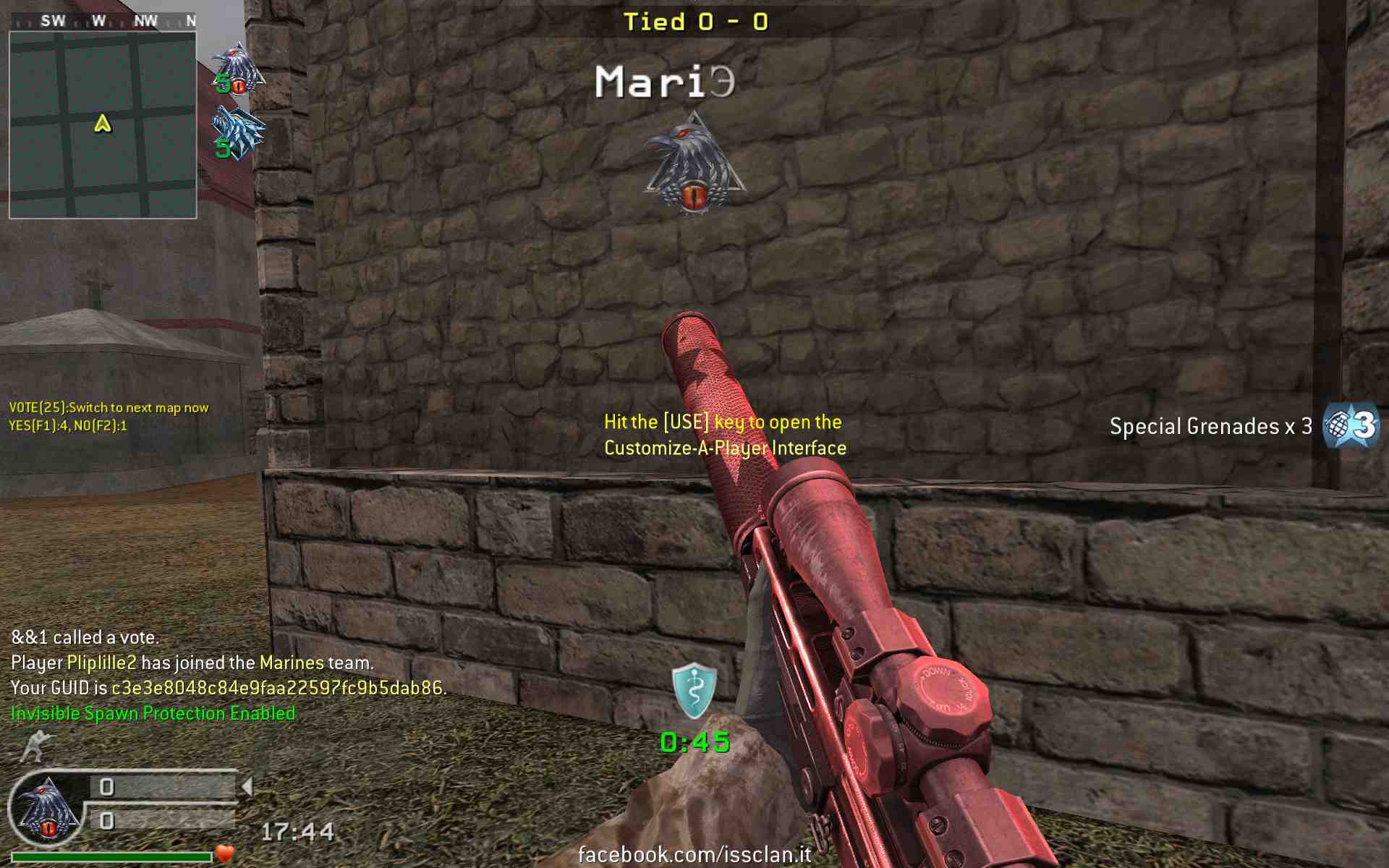
Task: Click the heart icon beside the health bar
Action: pyautogui.click(x=225, y=854)
